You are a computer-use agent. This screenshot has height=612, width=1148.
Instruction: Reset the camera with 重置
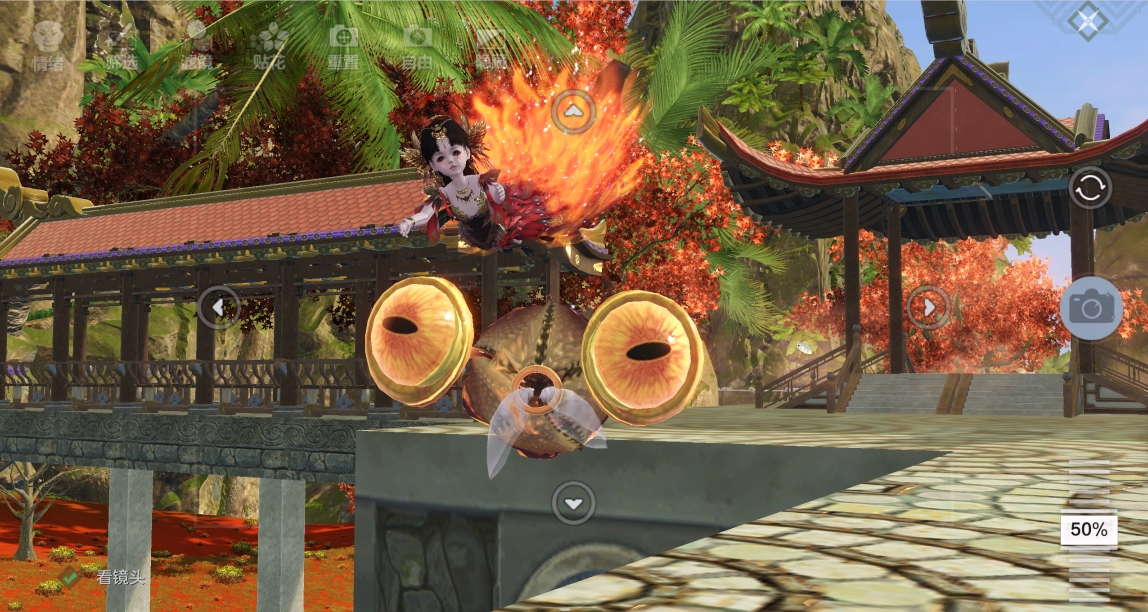click(343, 47)
